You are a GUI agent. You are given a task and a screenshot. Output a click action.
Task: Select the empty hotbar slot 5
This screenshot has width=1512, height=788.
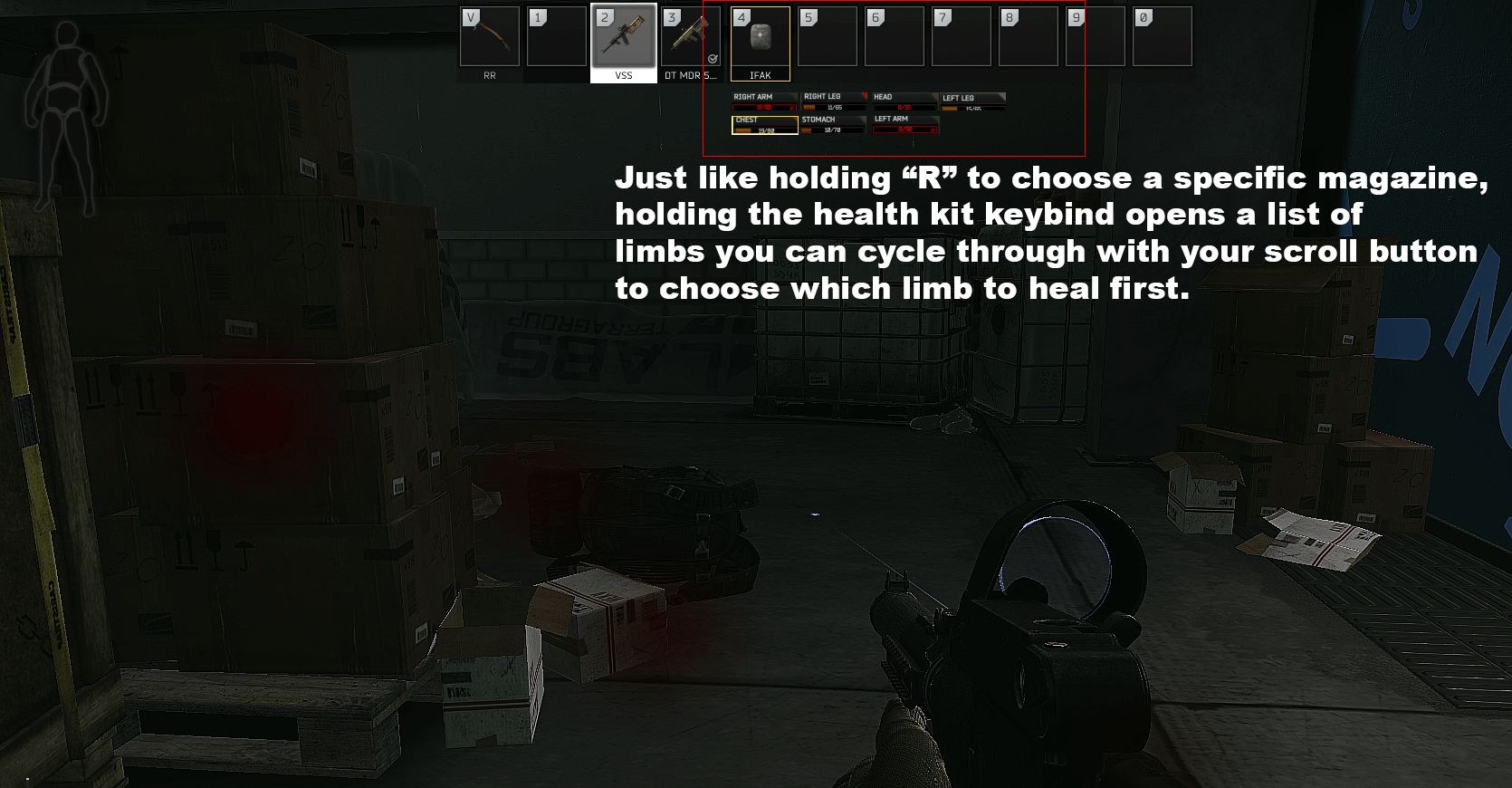(828, 36)
